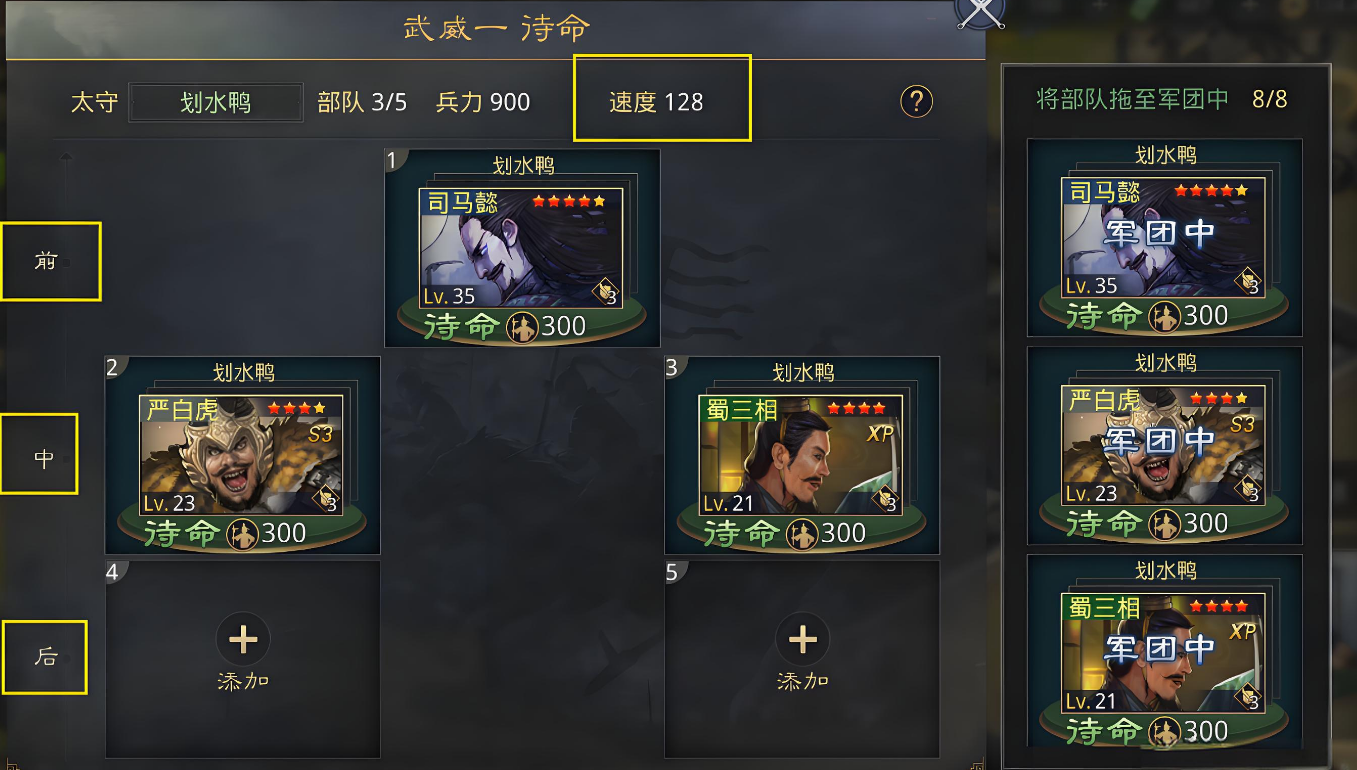Select 司马懿 card in formation slot 1

point(521,248)
